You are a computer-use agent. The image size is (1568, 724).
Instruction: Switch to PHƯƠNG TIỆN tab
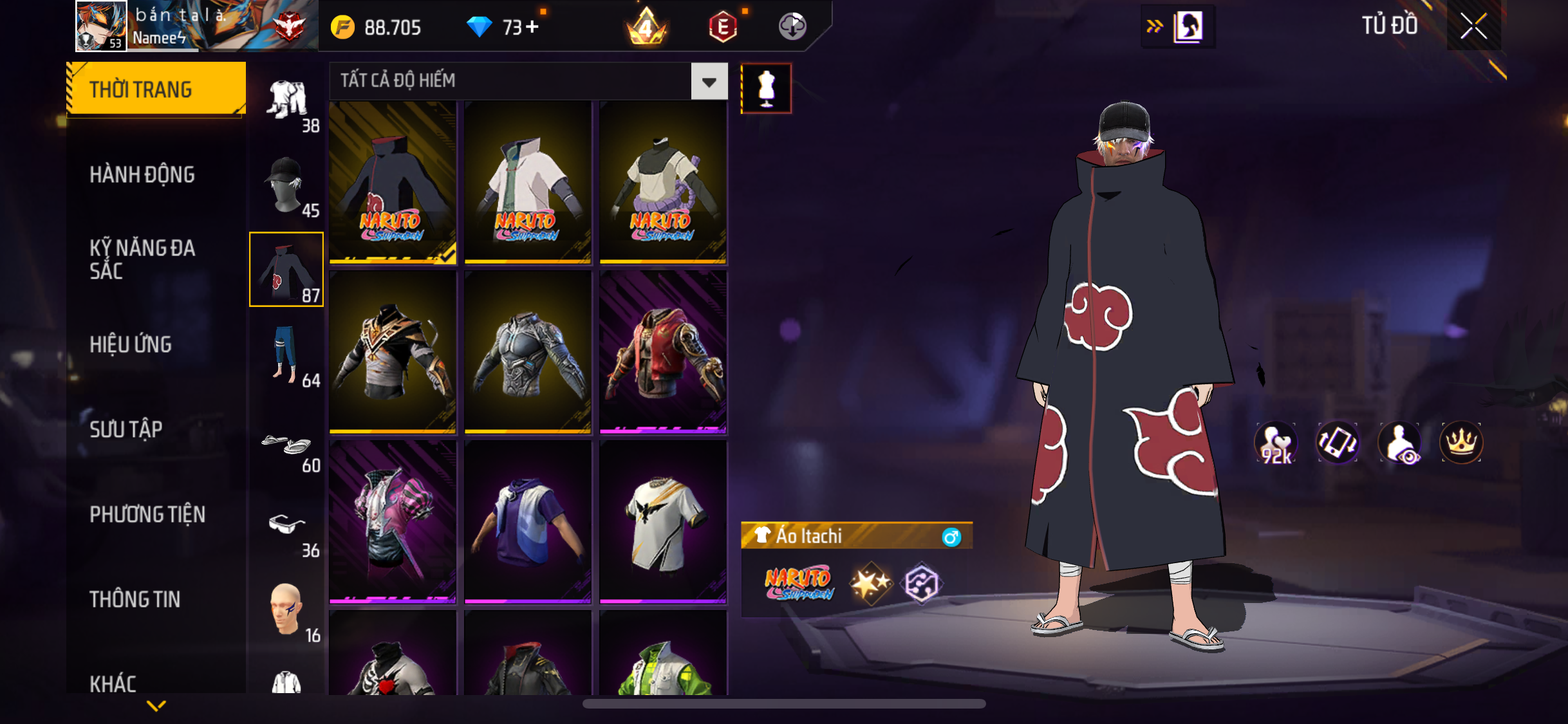[x=147, y=514]
